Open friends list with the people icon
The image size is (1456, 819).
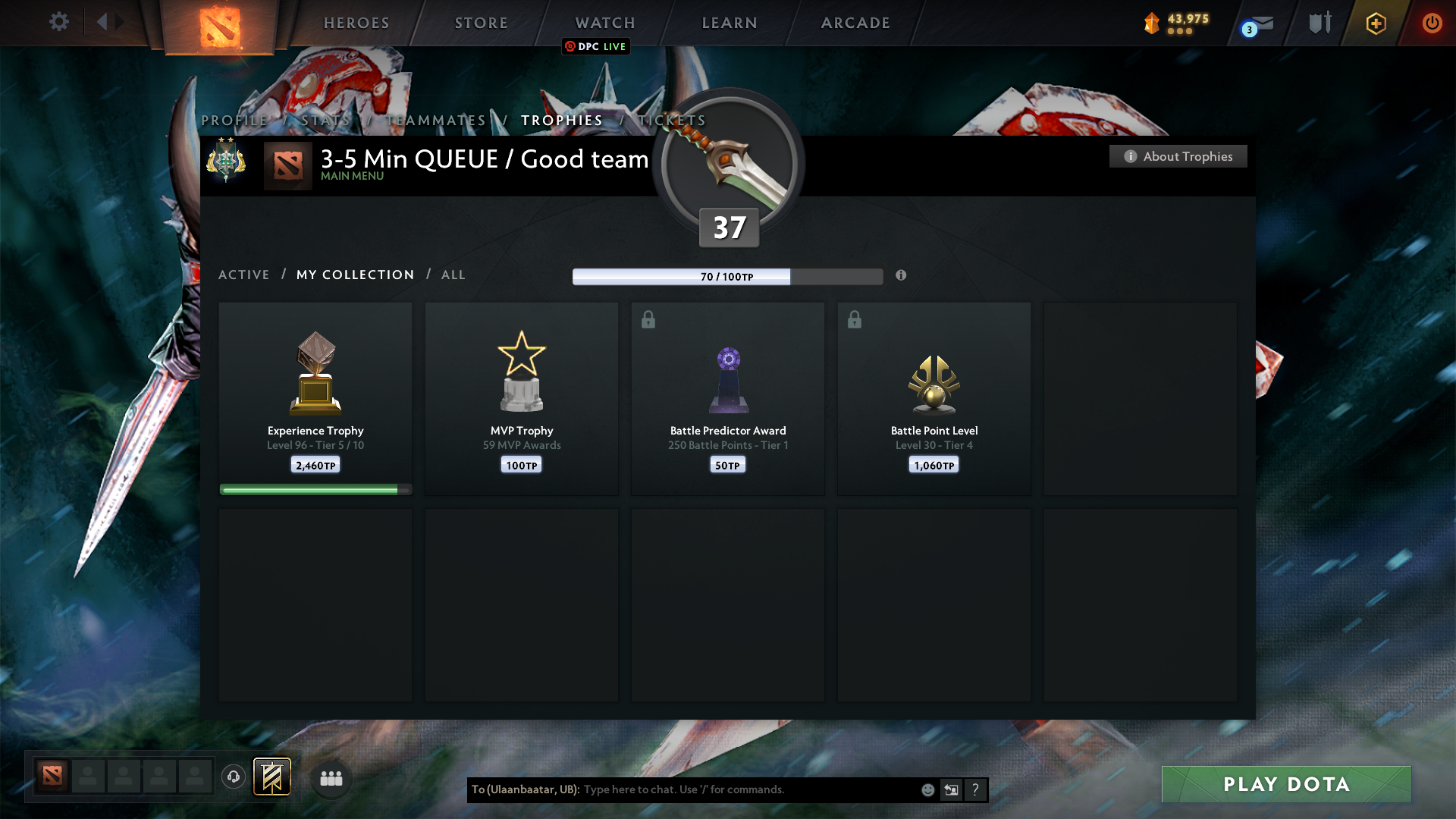point(331,777)
